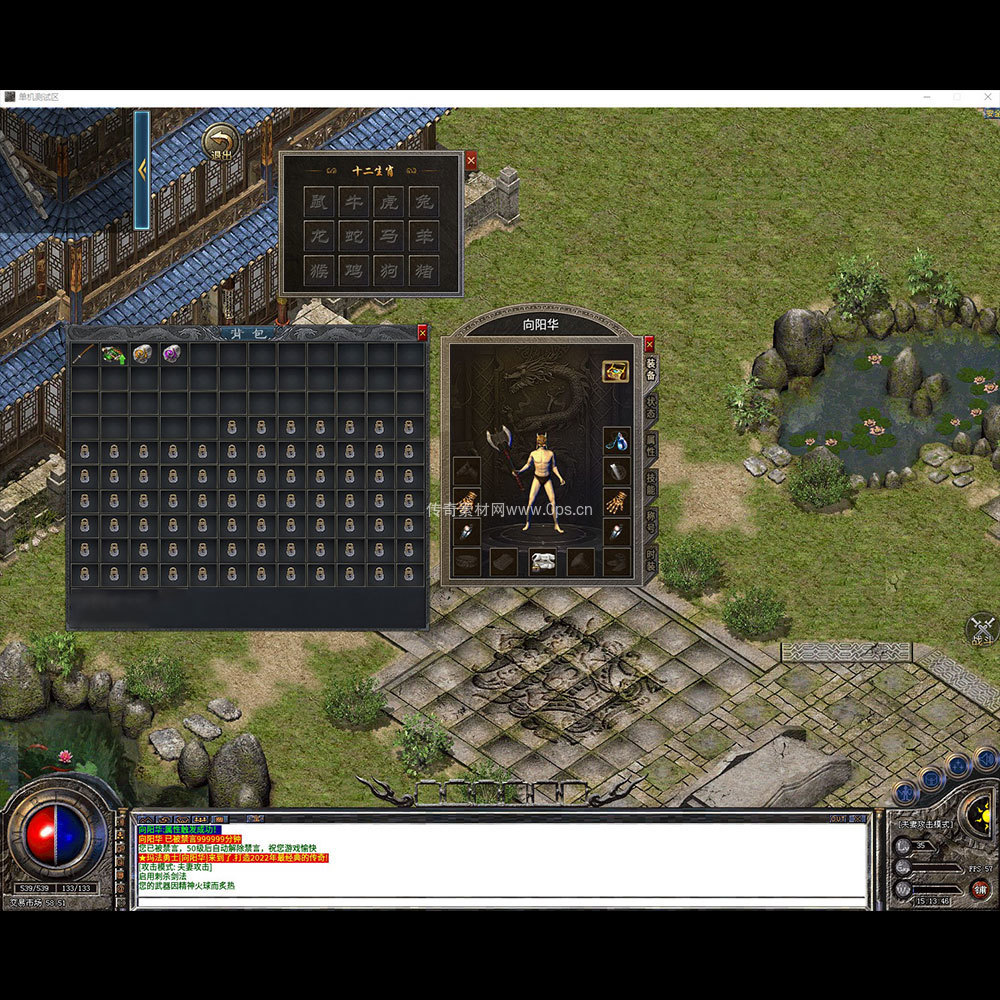
Task: Show the 技能 skills tab
Action: coord(651,482)
